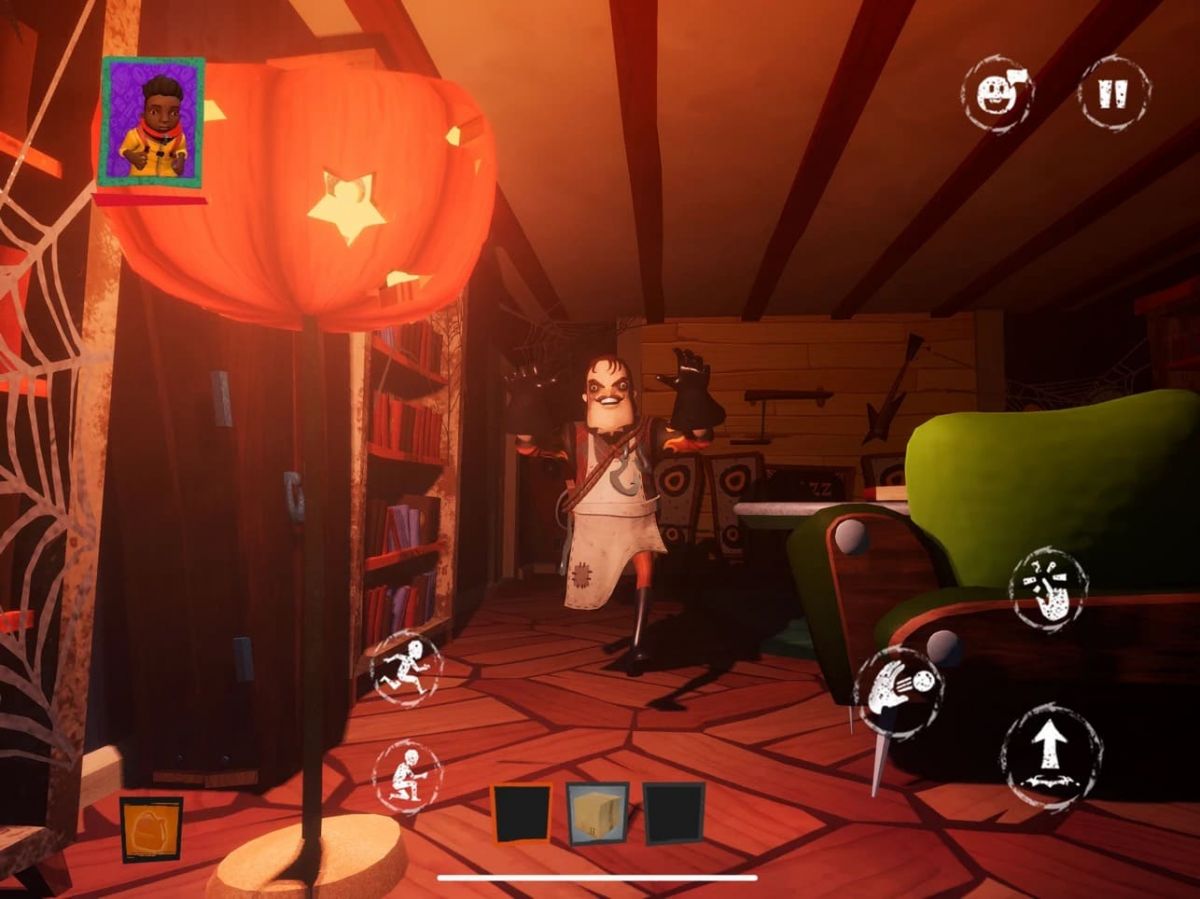Viewport: 1200px width, 899px height.
Task: Pause the game with the pause button
Action: (1114, 93)
